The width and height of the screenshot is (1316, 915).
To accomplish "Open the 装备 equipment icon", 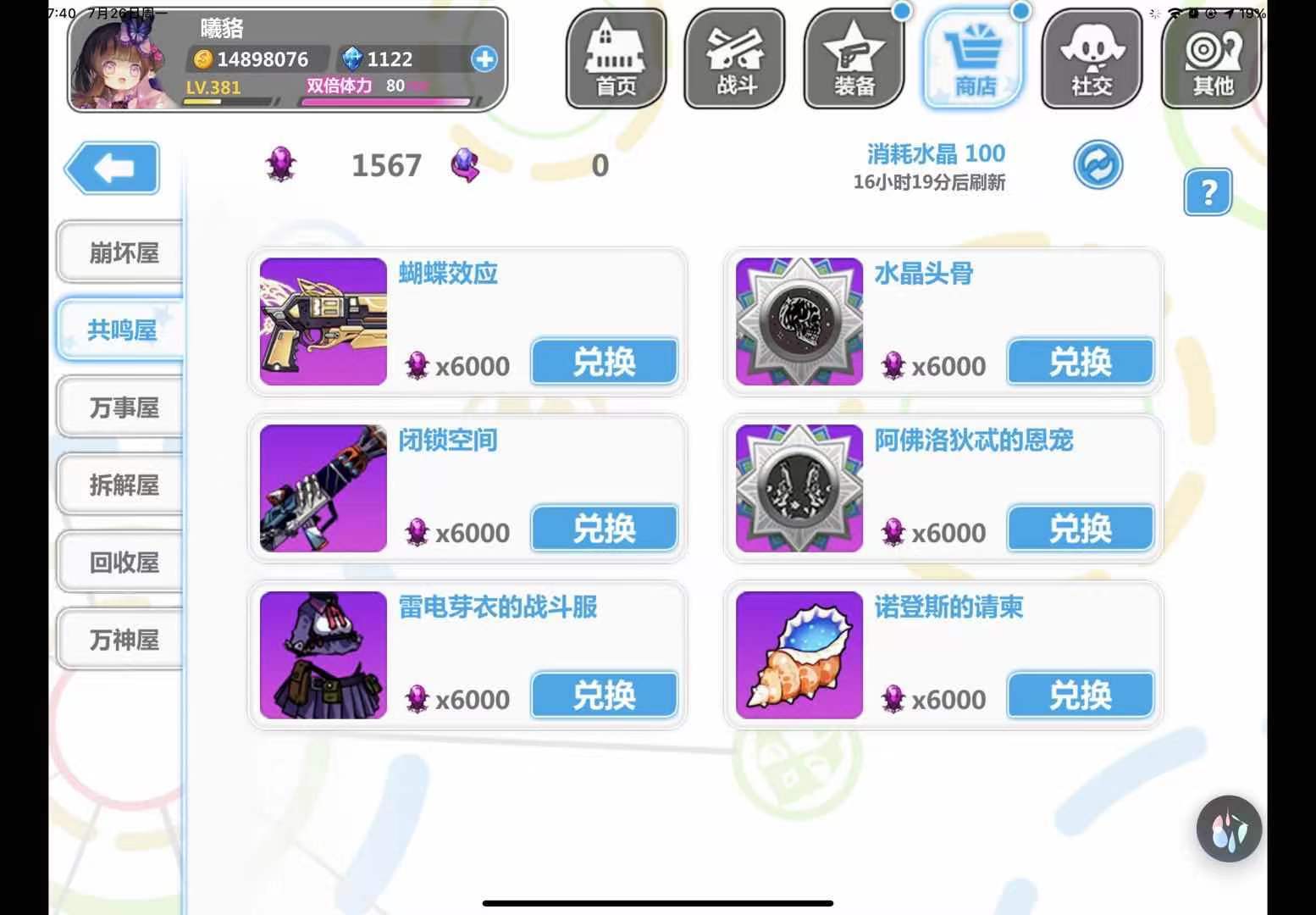I will tap(854, 59).
